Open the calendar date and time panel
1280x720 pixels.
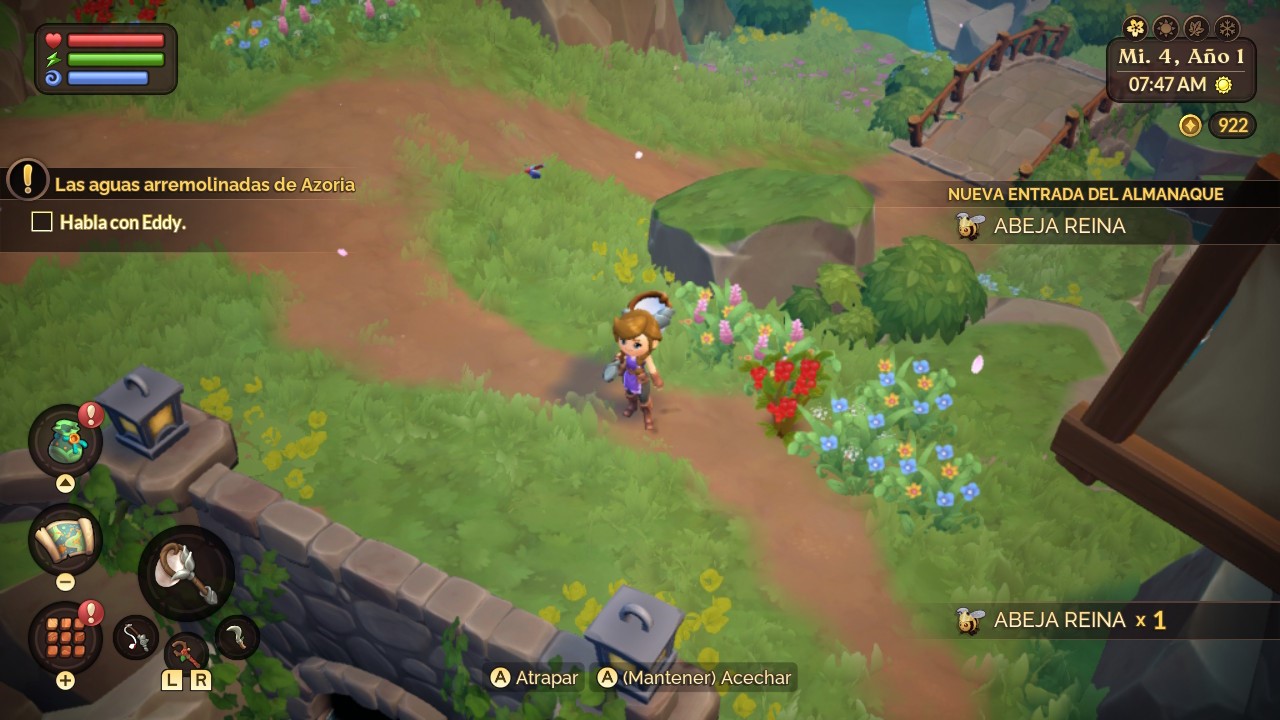click(x=1181, y=70)
